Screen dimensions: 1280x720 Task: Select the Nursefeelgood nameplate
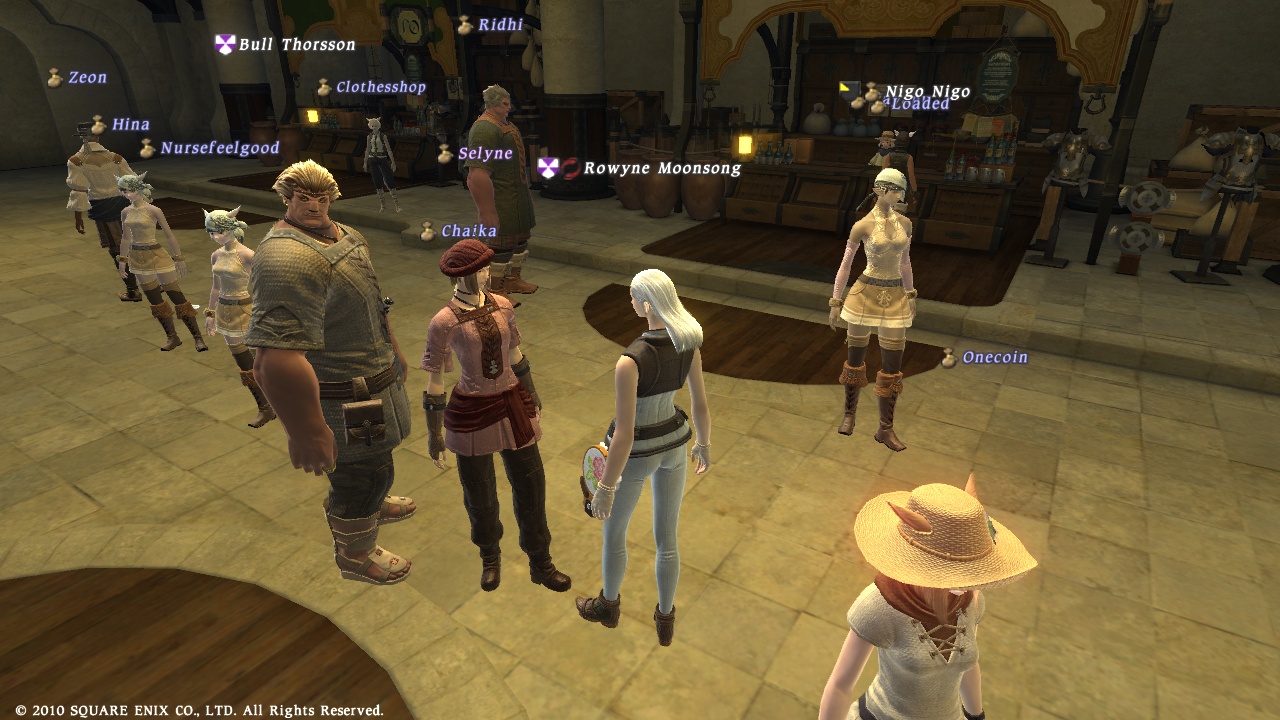tap(219, 148)
